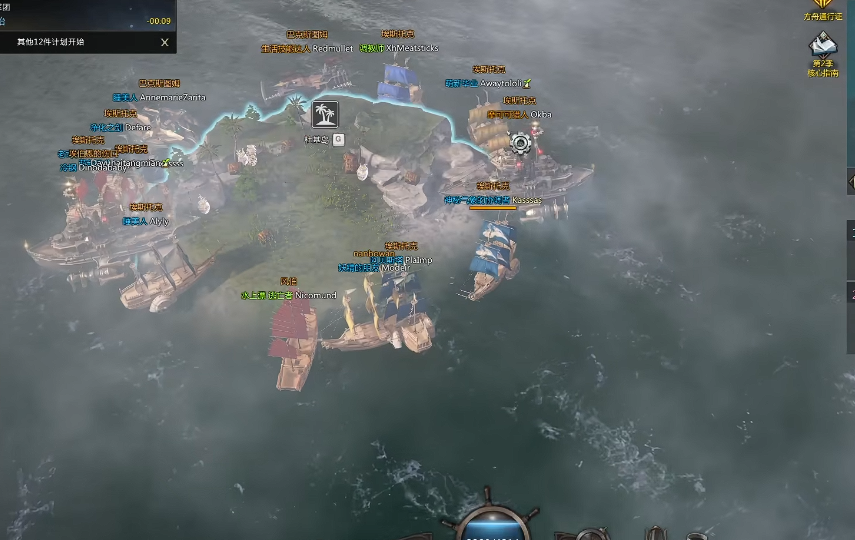Open the island entry icon with palm trees
This screenshot has width=855, height=540.
point(325,113)
